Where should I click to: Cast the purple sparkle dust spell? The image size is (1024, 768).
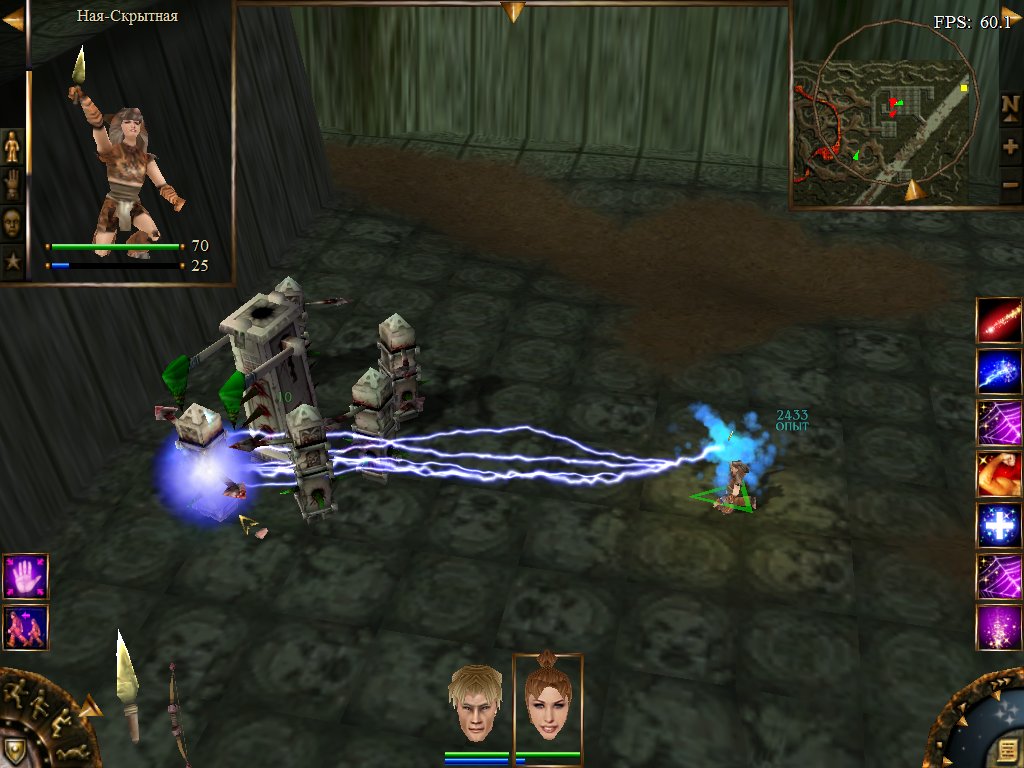tap(999, 628)
